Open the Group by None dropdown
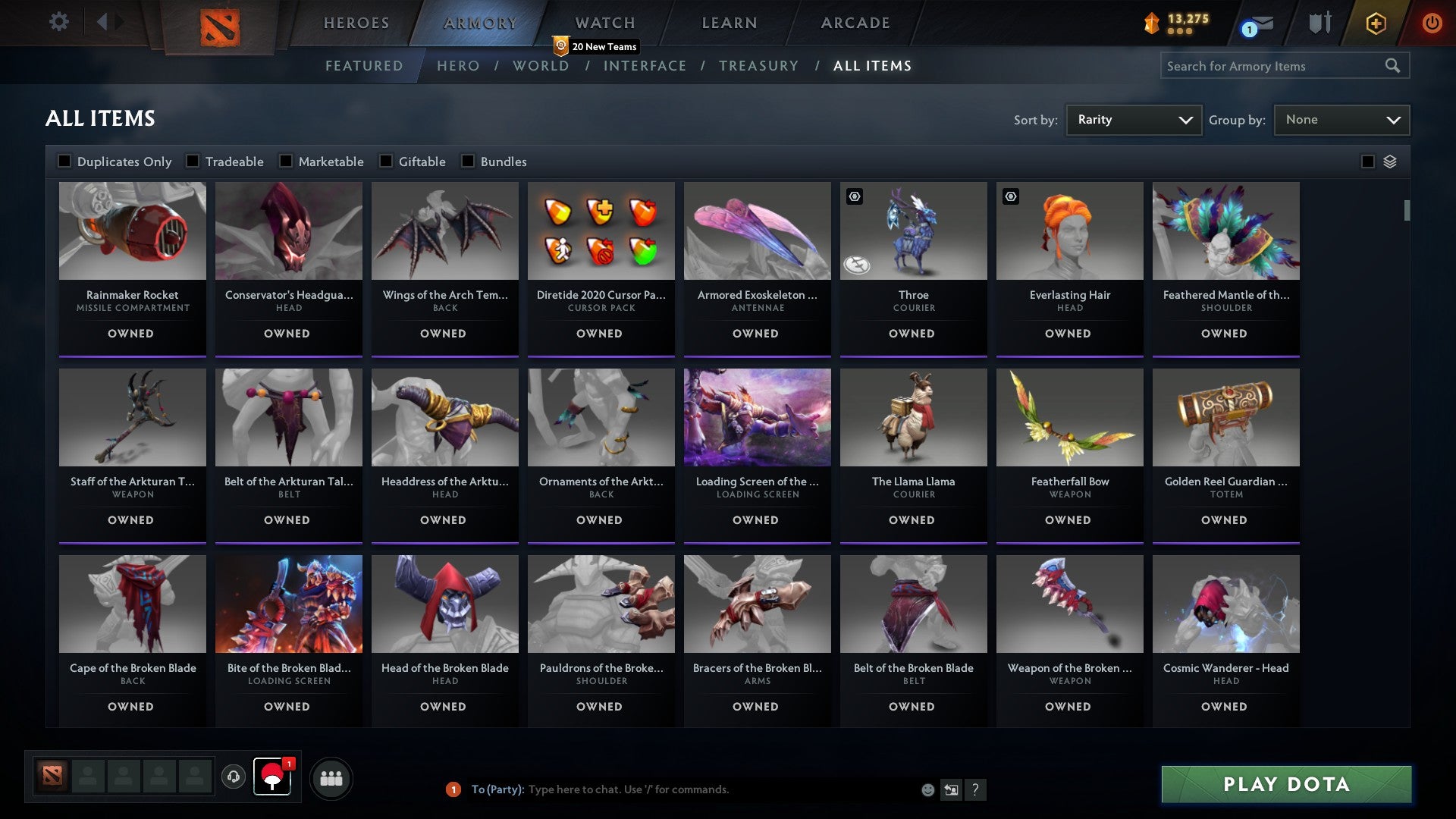1456x819 pixels. (x=1341, y=119)
